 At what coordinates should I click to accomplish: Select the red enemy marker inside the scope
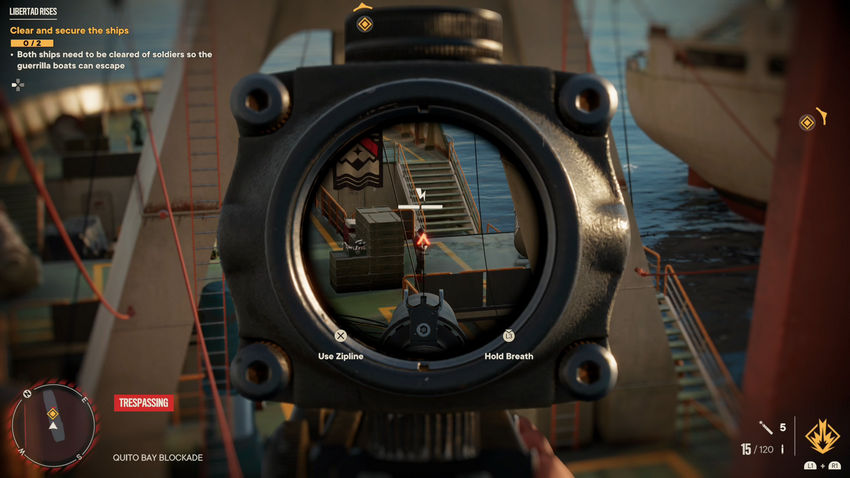(423, 240)
